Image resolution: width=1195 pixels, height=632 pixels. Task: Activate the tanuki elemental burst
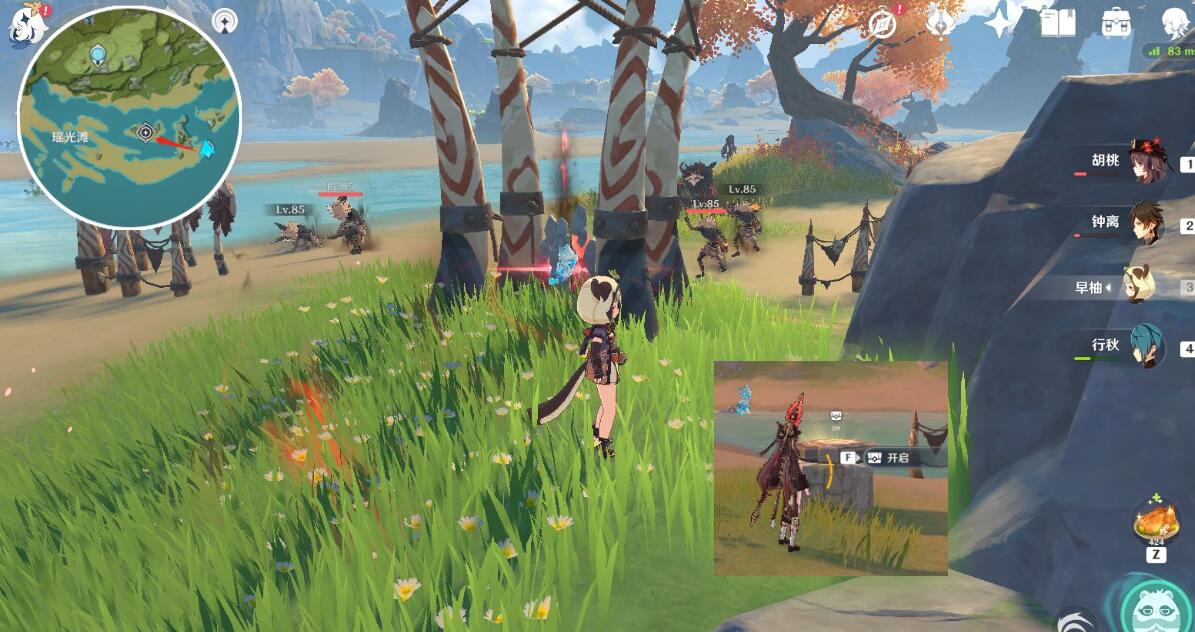[x=1157, y=606]
